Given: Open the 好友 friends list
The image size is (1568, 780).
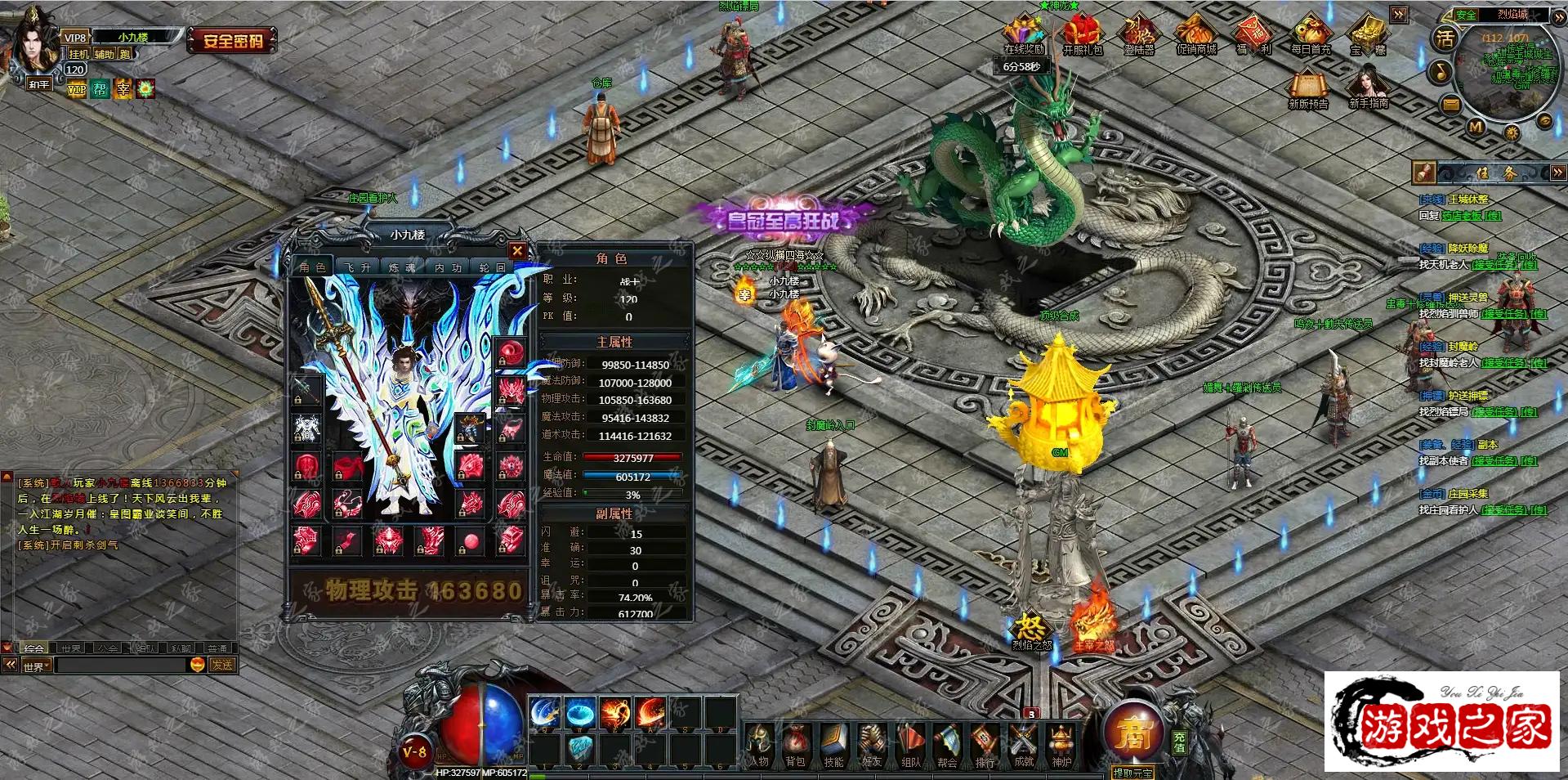Looking at the screenshot, I should 872,746.
